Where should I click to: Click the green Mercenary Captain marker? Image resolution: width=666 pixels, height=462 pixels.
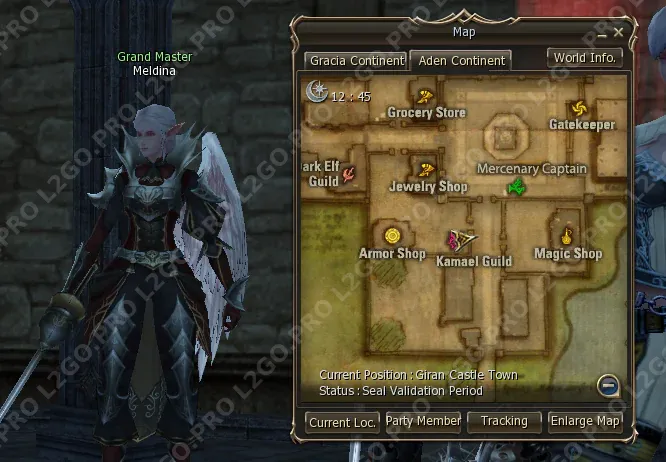point(517,187)
